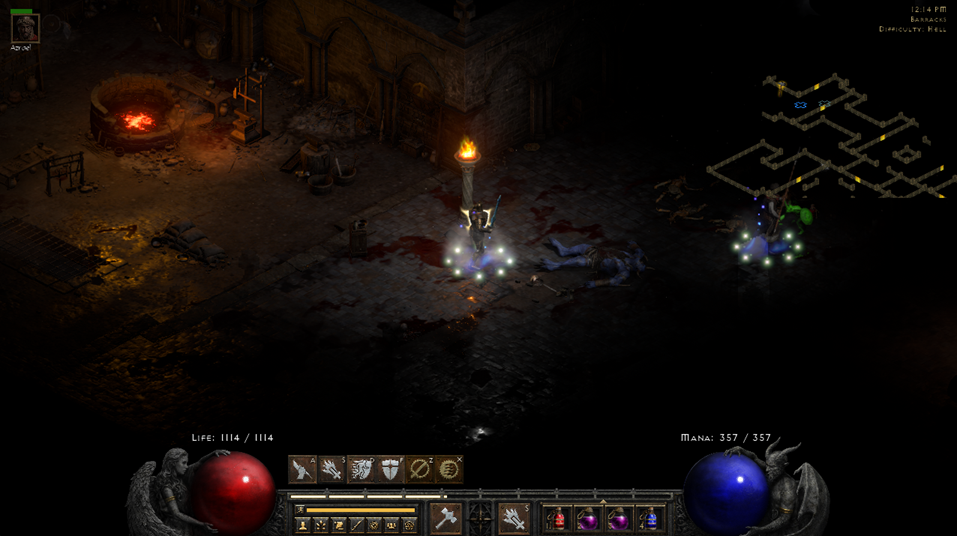
Task: Open the left-click hammer skill selector
Action: (445, 518)
